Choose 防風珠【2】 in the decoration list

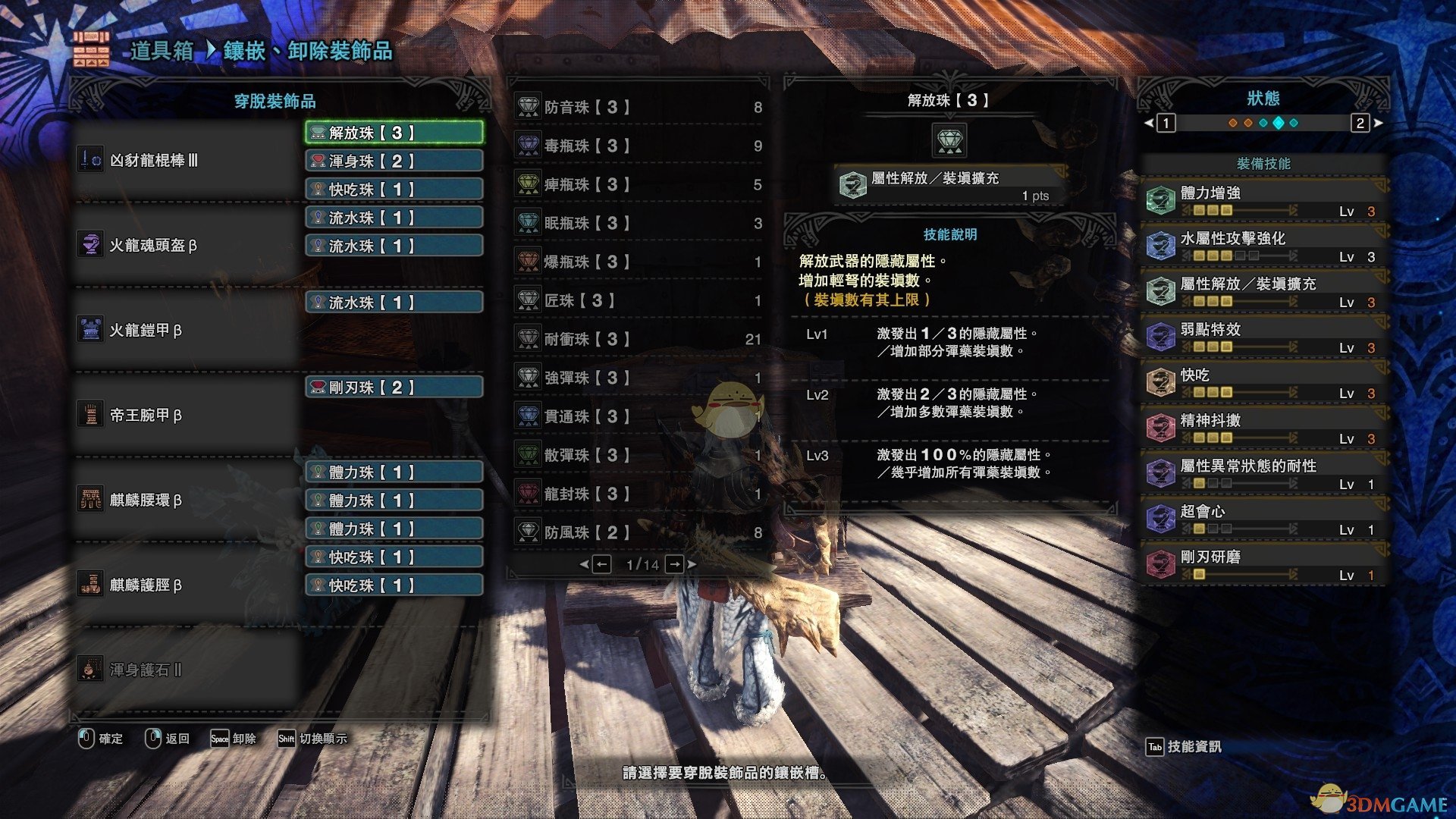point(639,532)
